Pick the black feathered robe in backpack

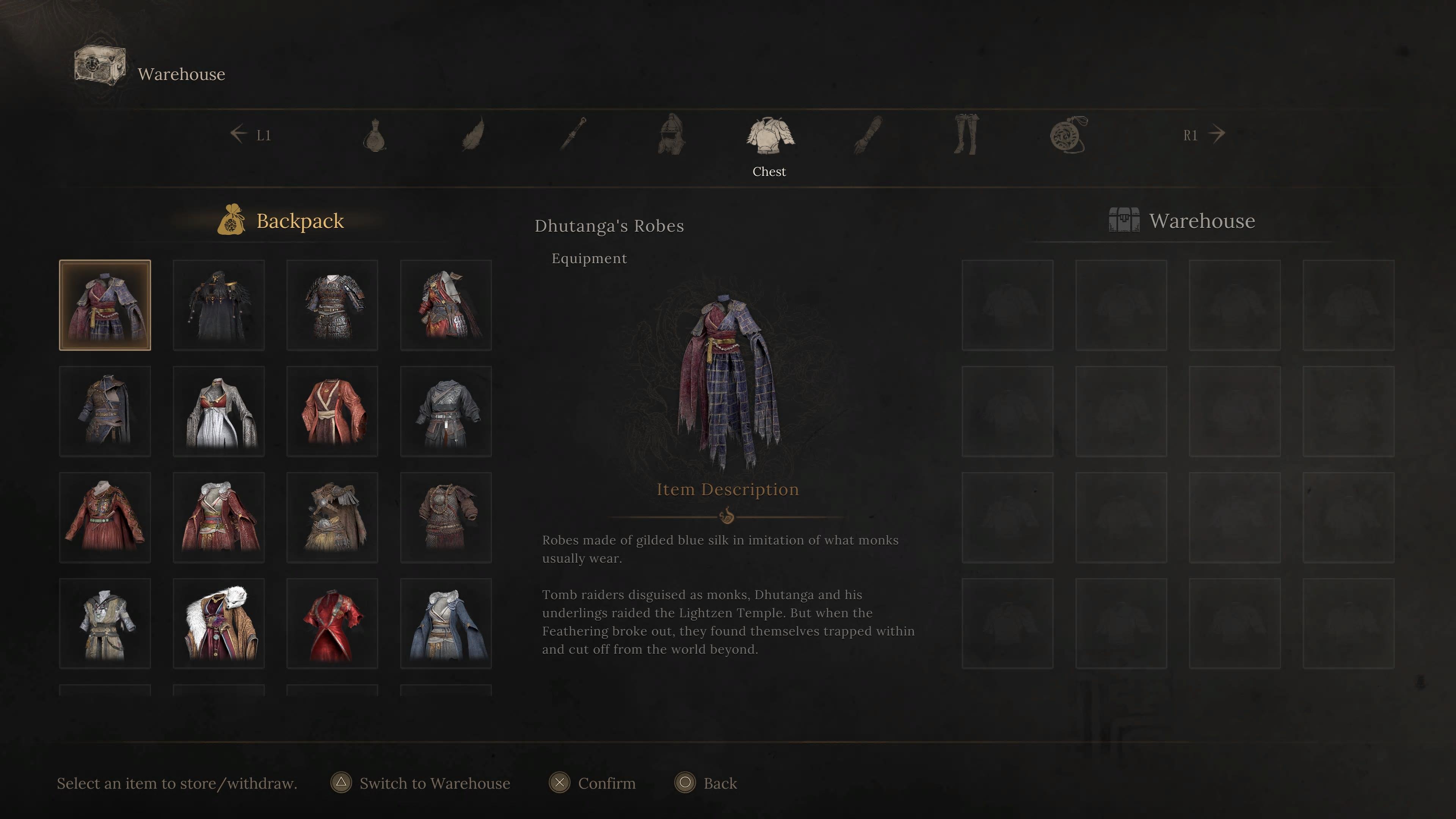point(219,305)
